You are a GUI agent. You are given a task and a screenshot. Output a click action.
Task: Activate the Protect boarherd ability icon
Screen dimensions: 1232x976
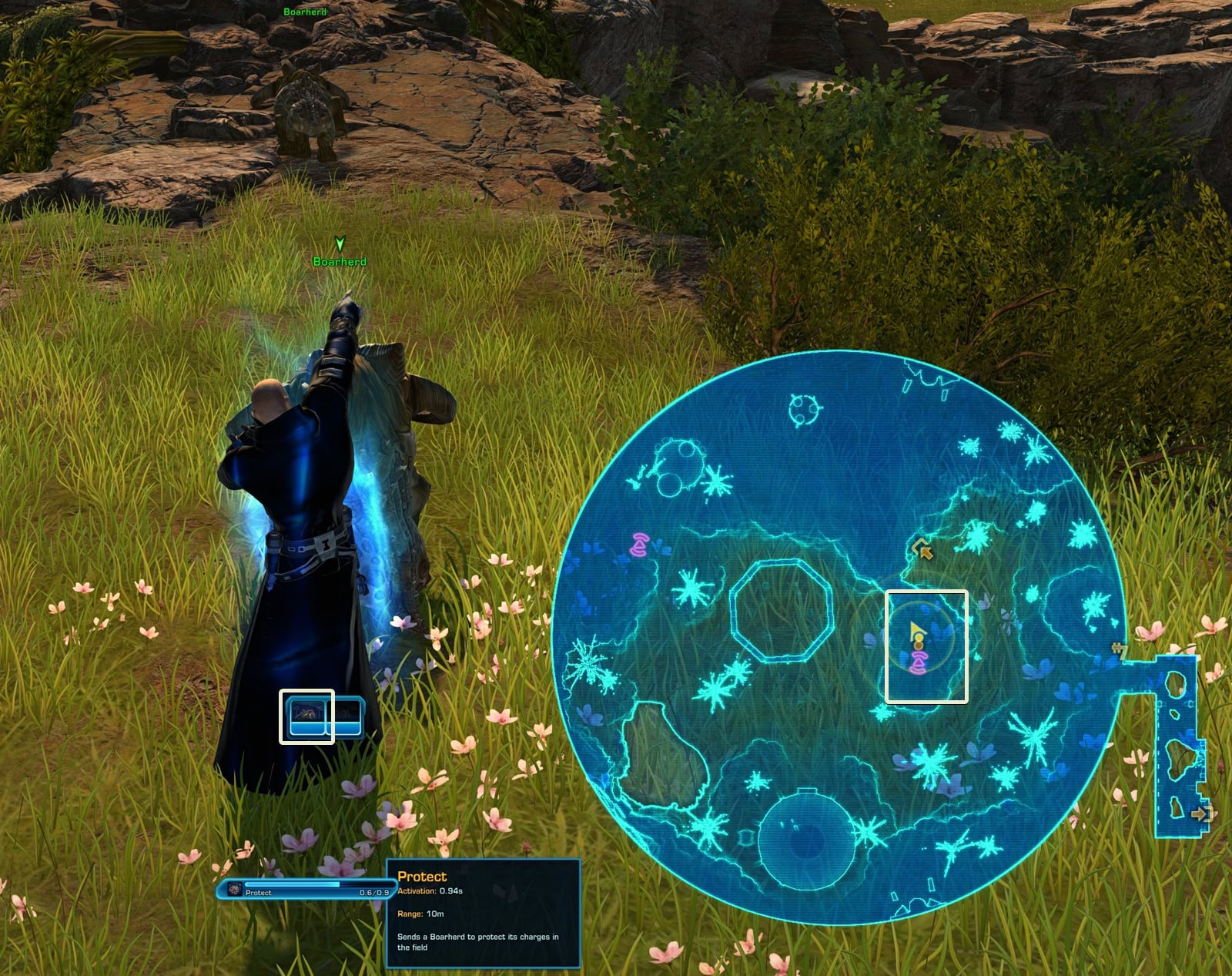coord(306,716)
